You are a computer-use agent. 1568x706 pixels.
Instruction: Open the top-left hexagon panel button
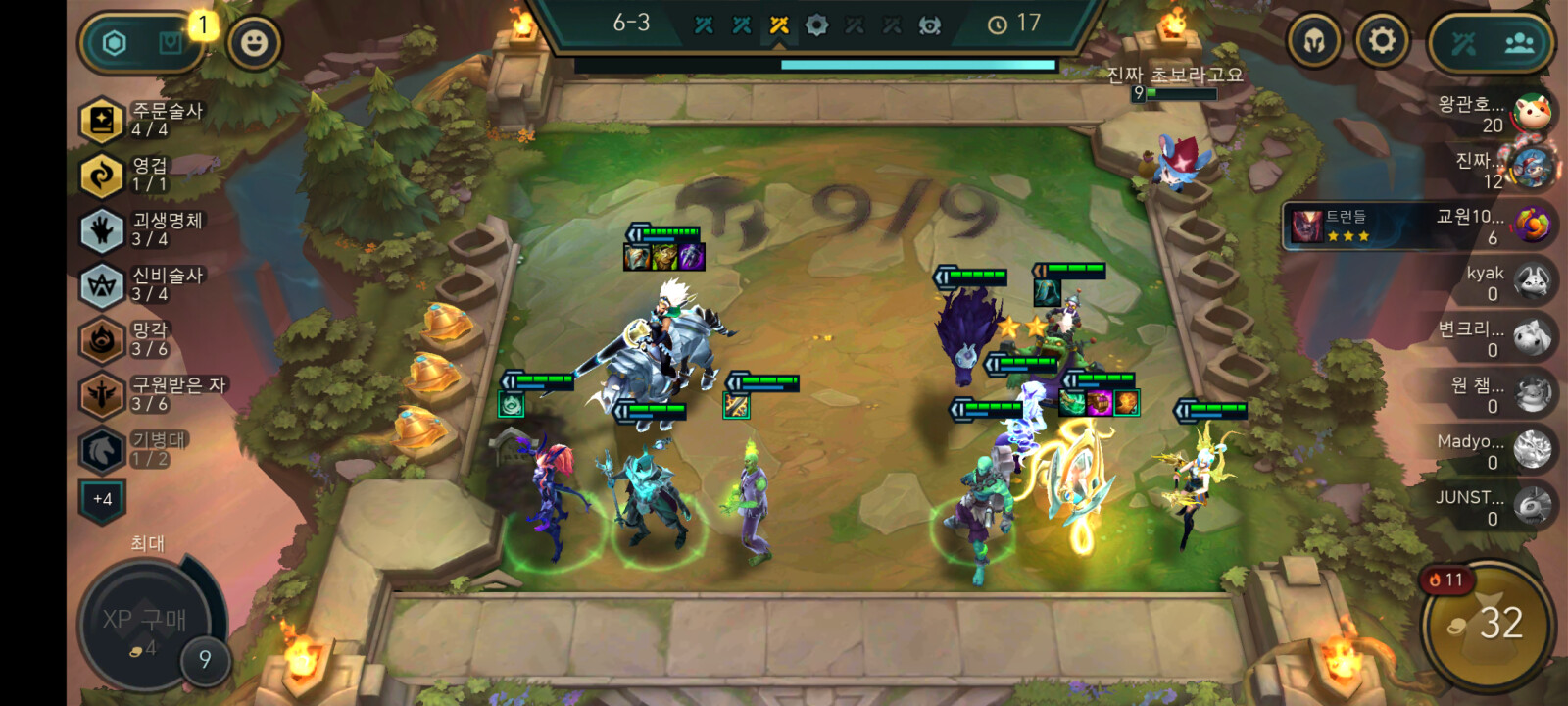pyautogui.click(x=116, y=43)
